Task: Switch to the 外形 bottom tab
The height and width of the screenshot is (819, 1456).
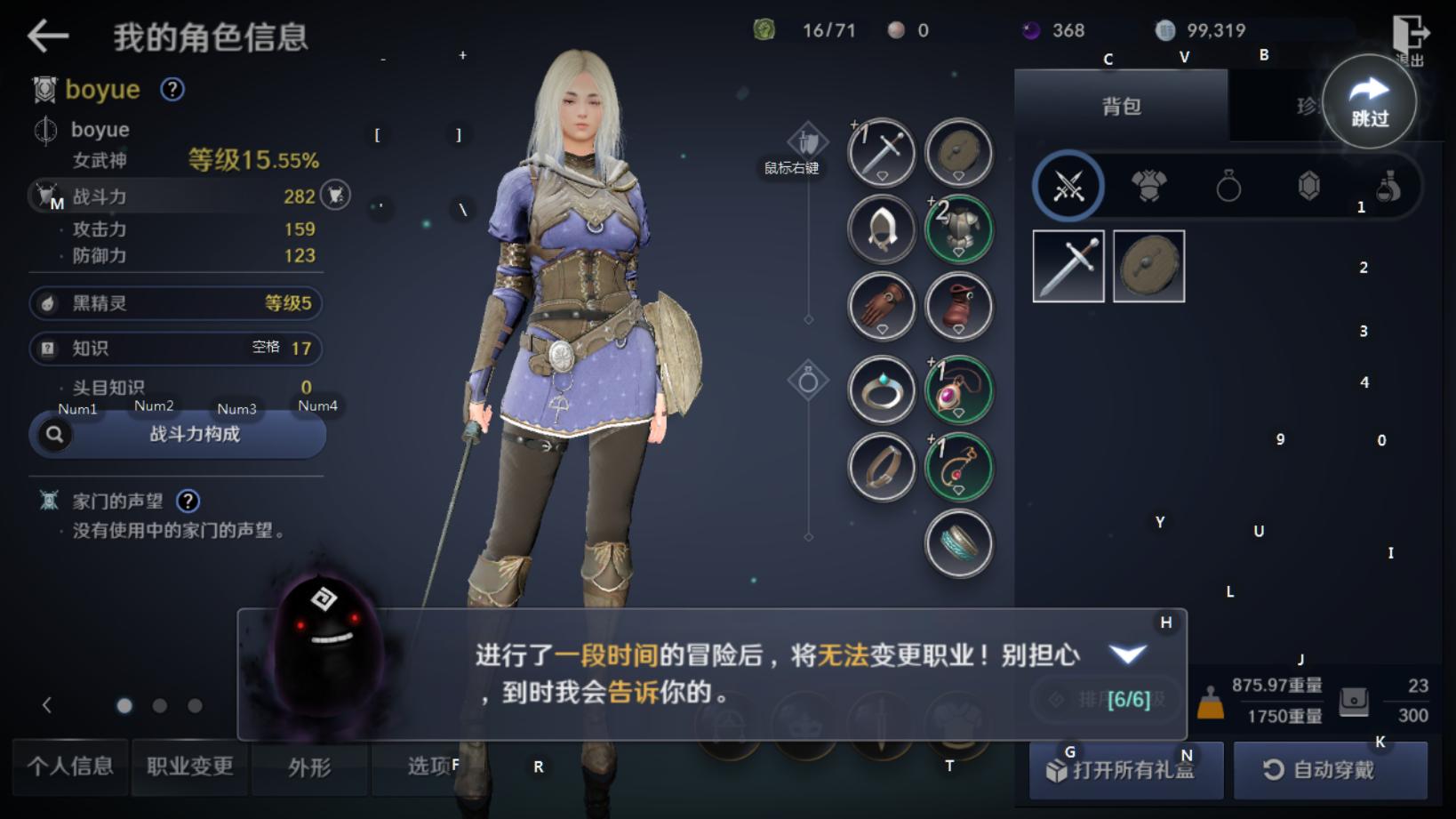Action: pos(308,767)
